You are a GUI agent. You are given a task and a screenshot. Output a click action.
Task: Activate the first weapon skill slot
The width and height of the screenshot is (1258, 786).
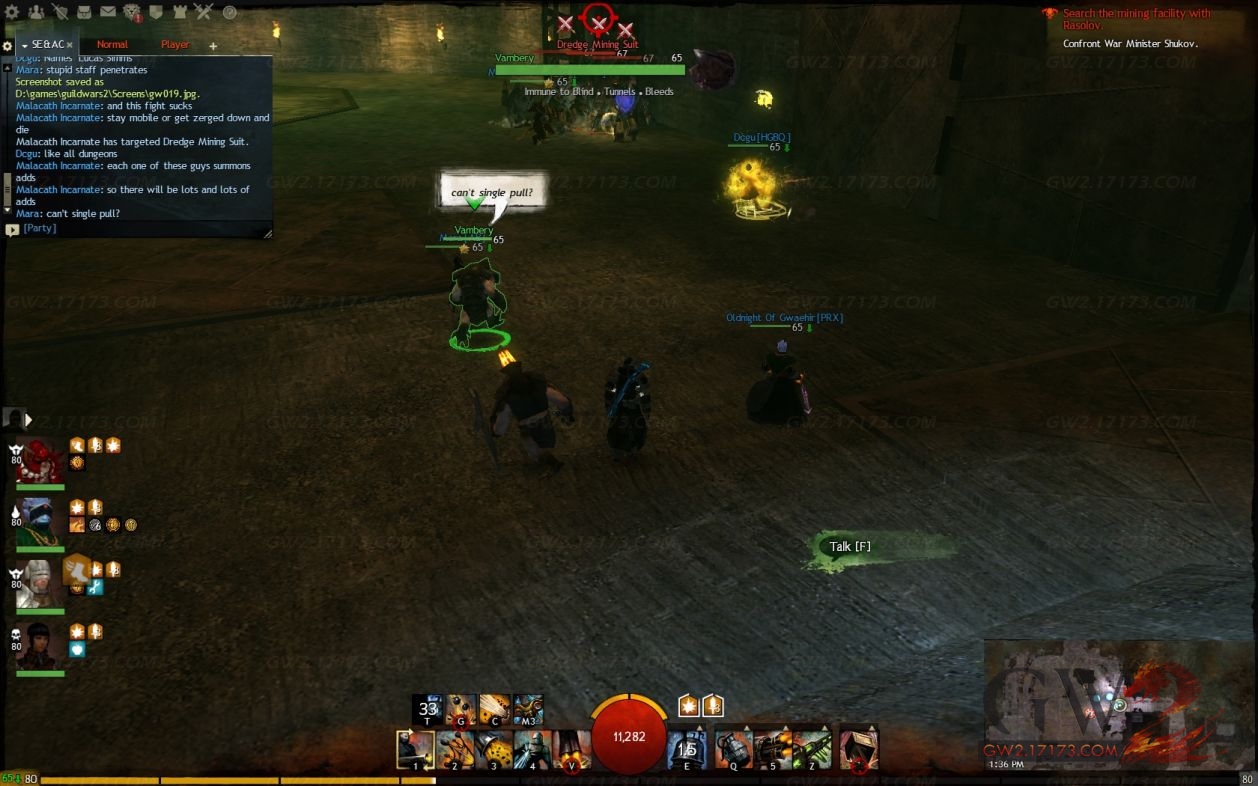click(x=415, y=750)
